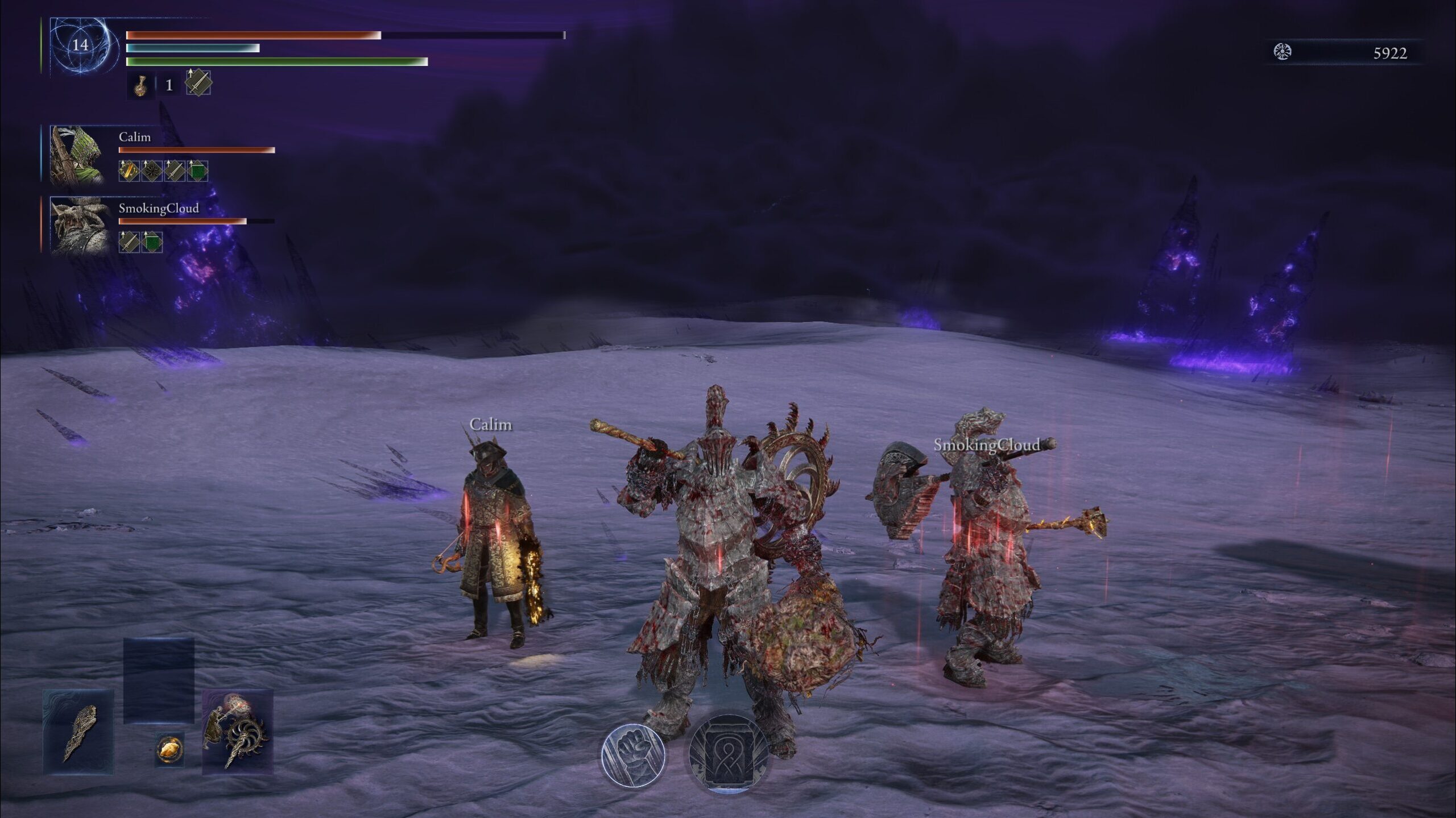Screen dimensions: 1456x818
Task: Click the rune emblem beside the 5922 count
Action: pos(1282,52)
